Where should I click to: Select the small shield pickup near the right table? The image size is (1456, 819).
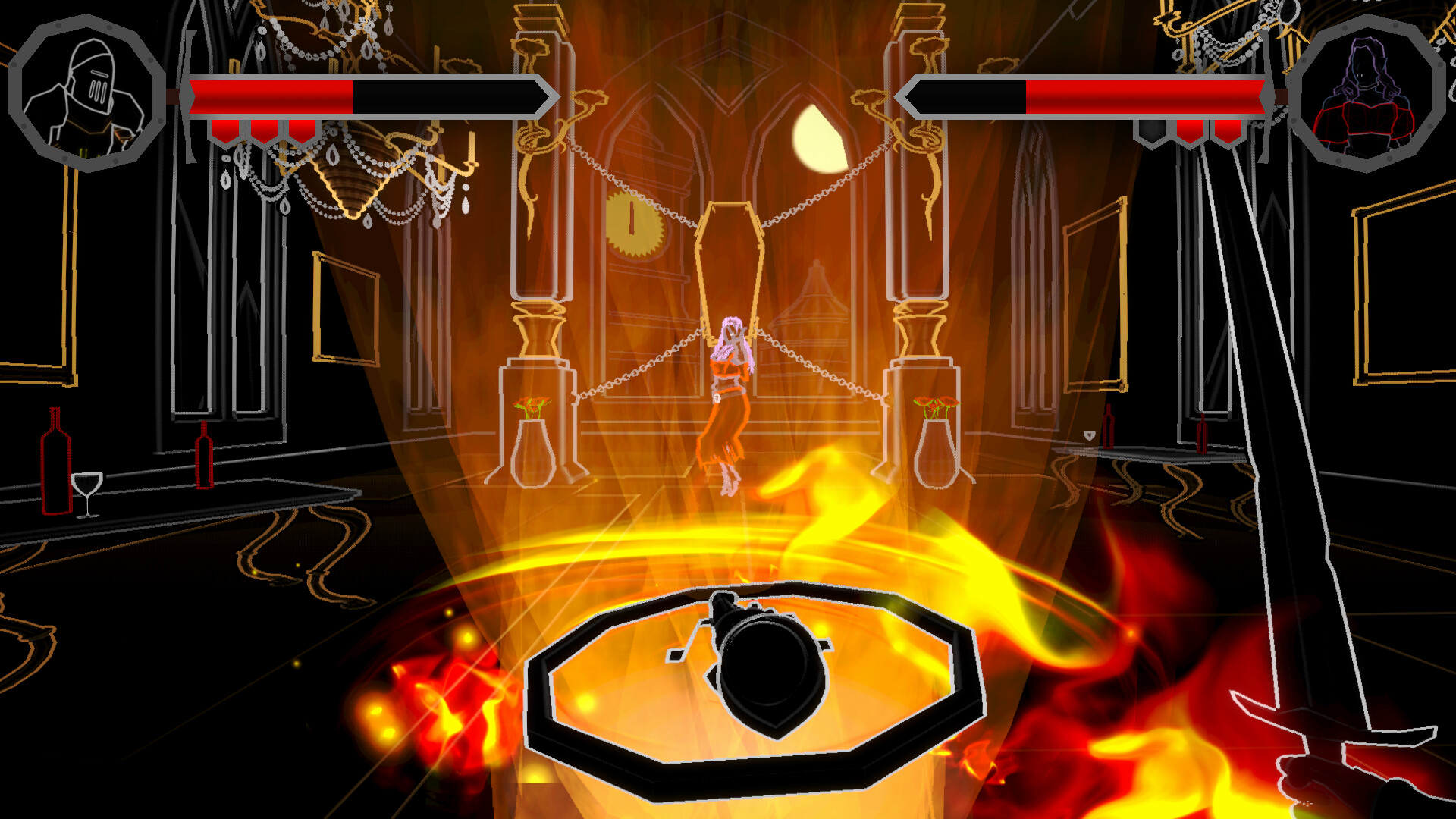[x=1090, y=435]
